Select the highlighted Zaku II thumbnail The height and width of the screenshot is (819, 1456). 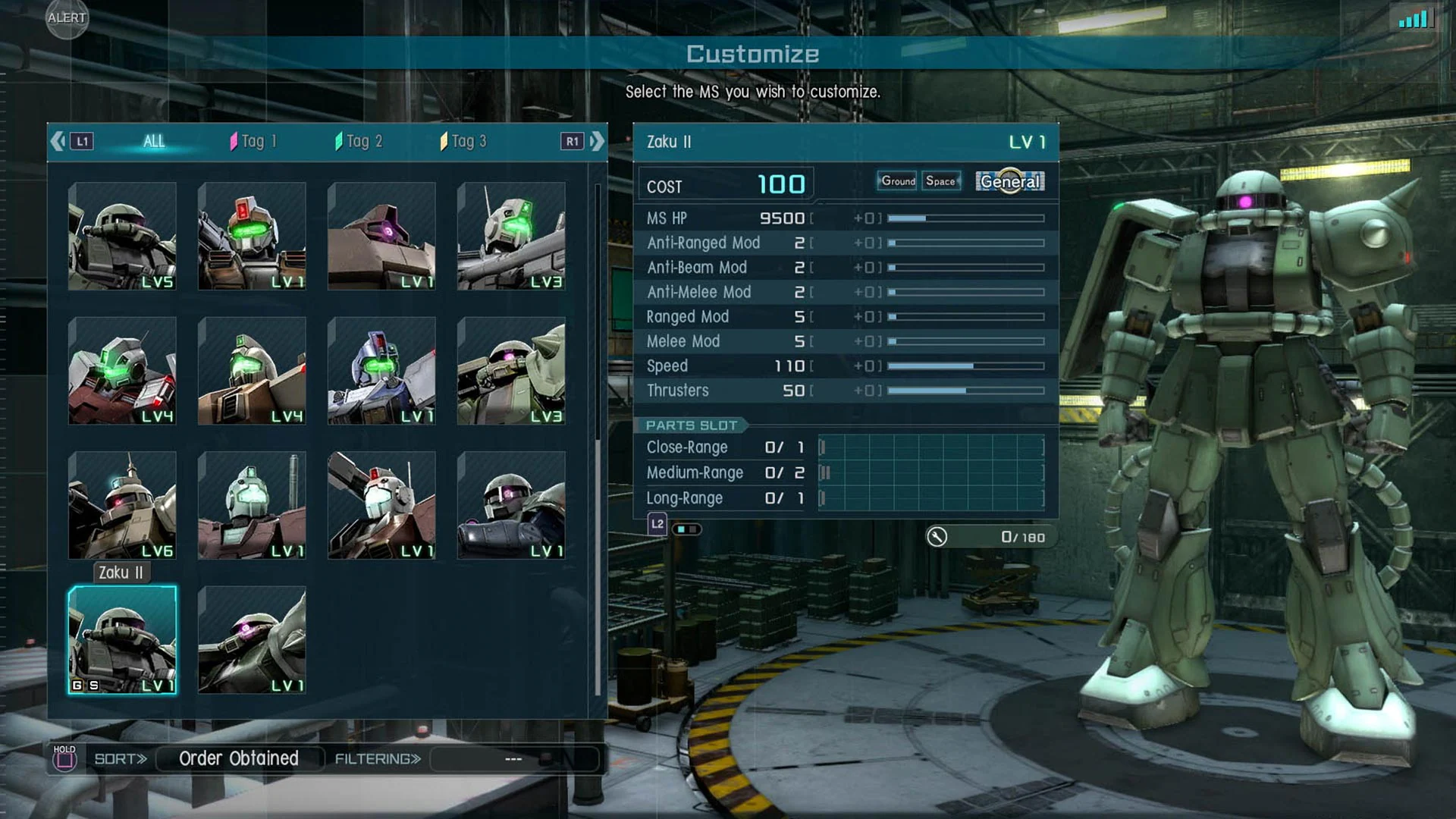coord(122,641)
